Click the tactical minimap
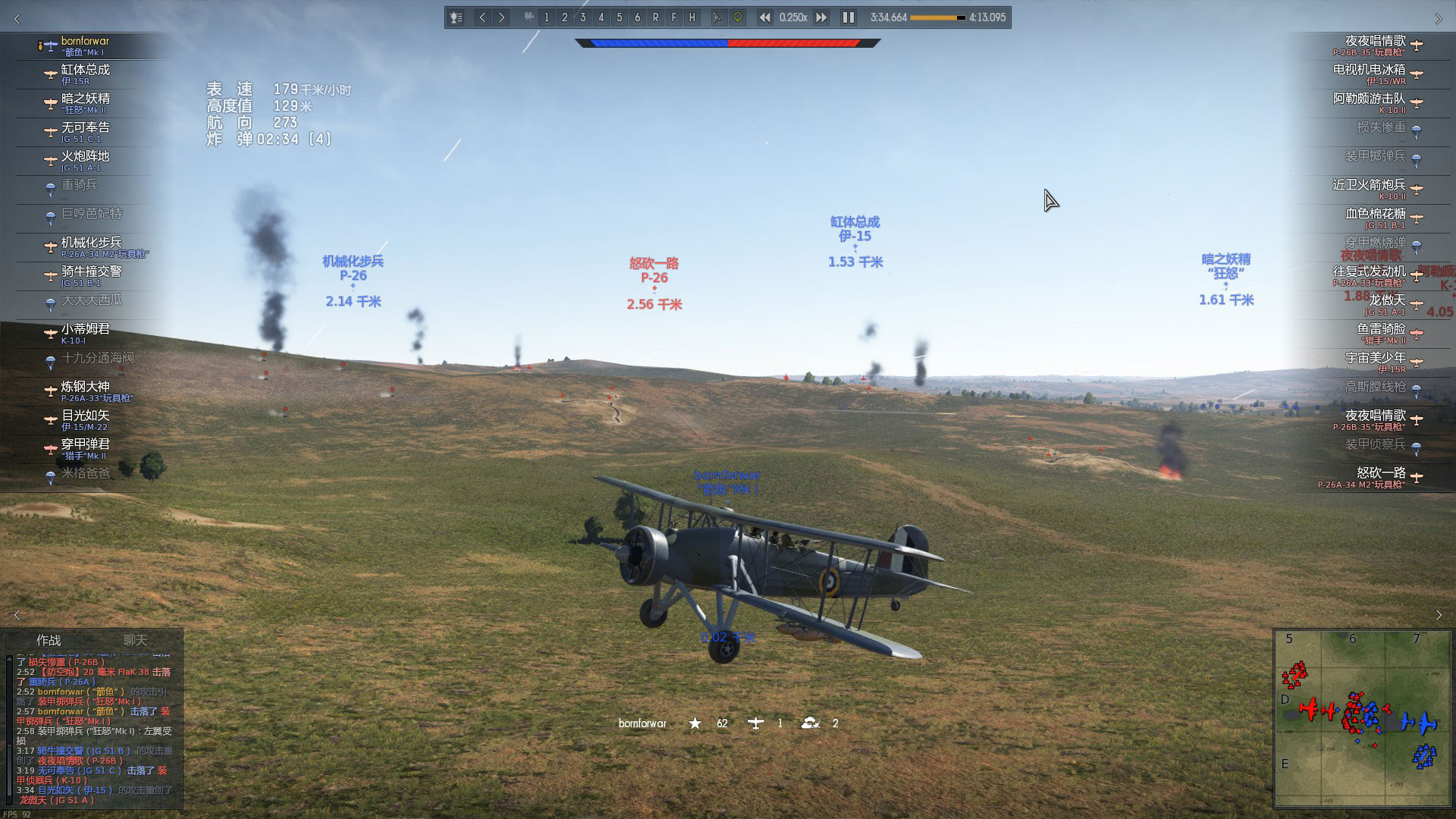This screenshot has height=819, width=1456. [x=1362, y=717]
